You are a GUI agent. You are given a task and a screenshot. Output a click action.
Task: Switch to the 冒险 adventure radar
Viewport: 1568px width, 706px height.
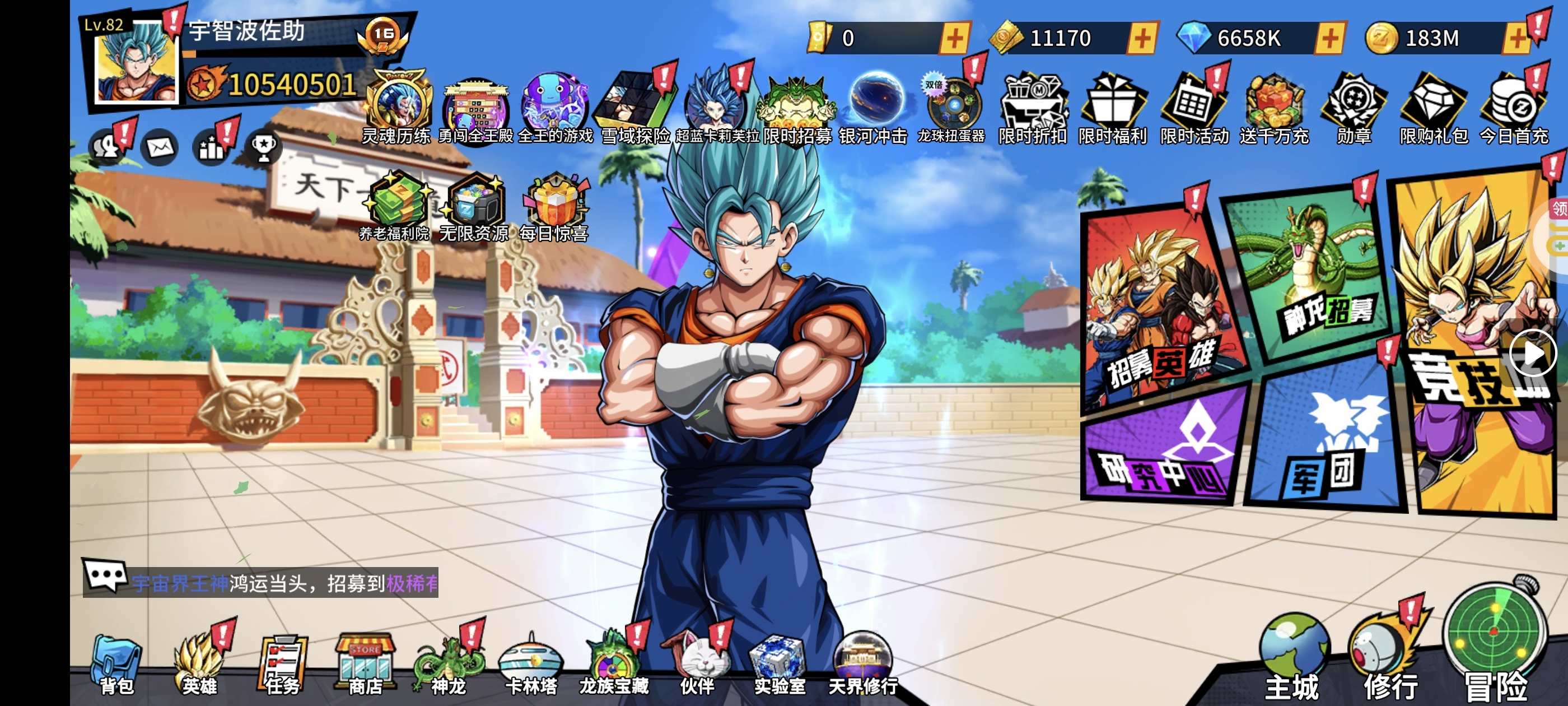(1495, 645)
